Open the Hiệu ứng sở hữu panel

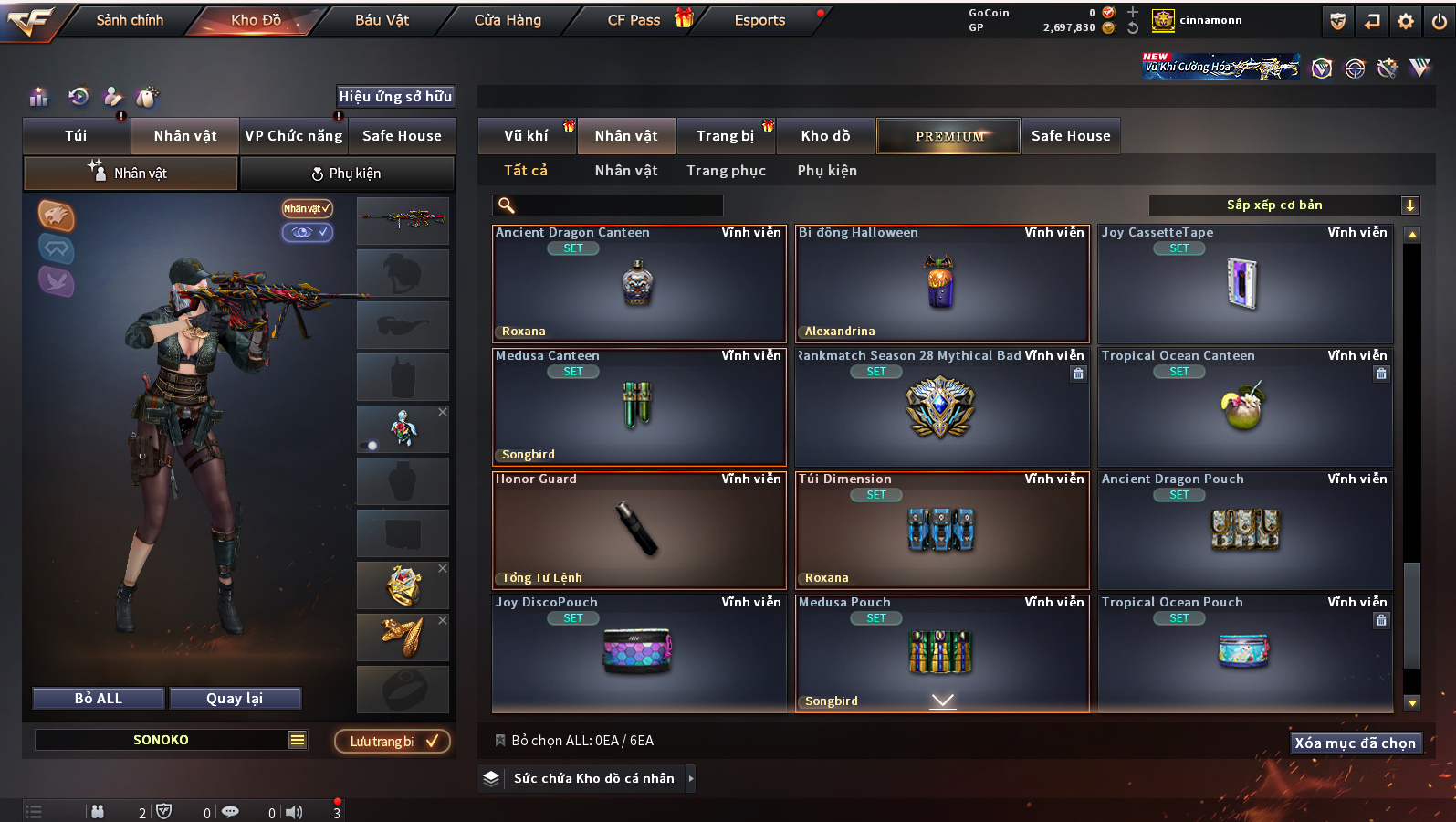pos(395,97)
